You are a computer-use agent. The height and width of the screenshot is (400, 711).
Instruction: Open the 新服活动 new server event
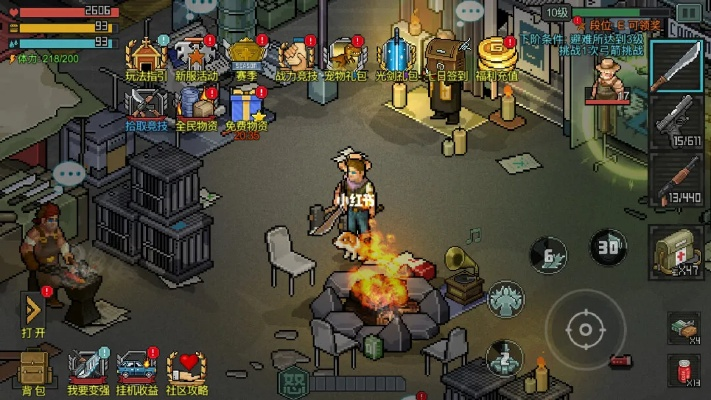[x=195, y=56]
